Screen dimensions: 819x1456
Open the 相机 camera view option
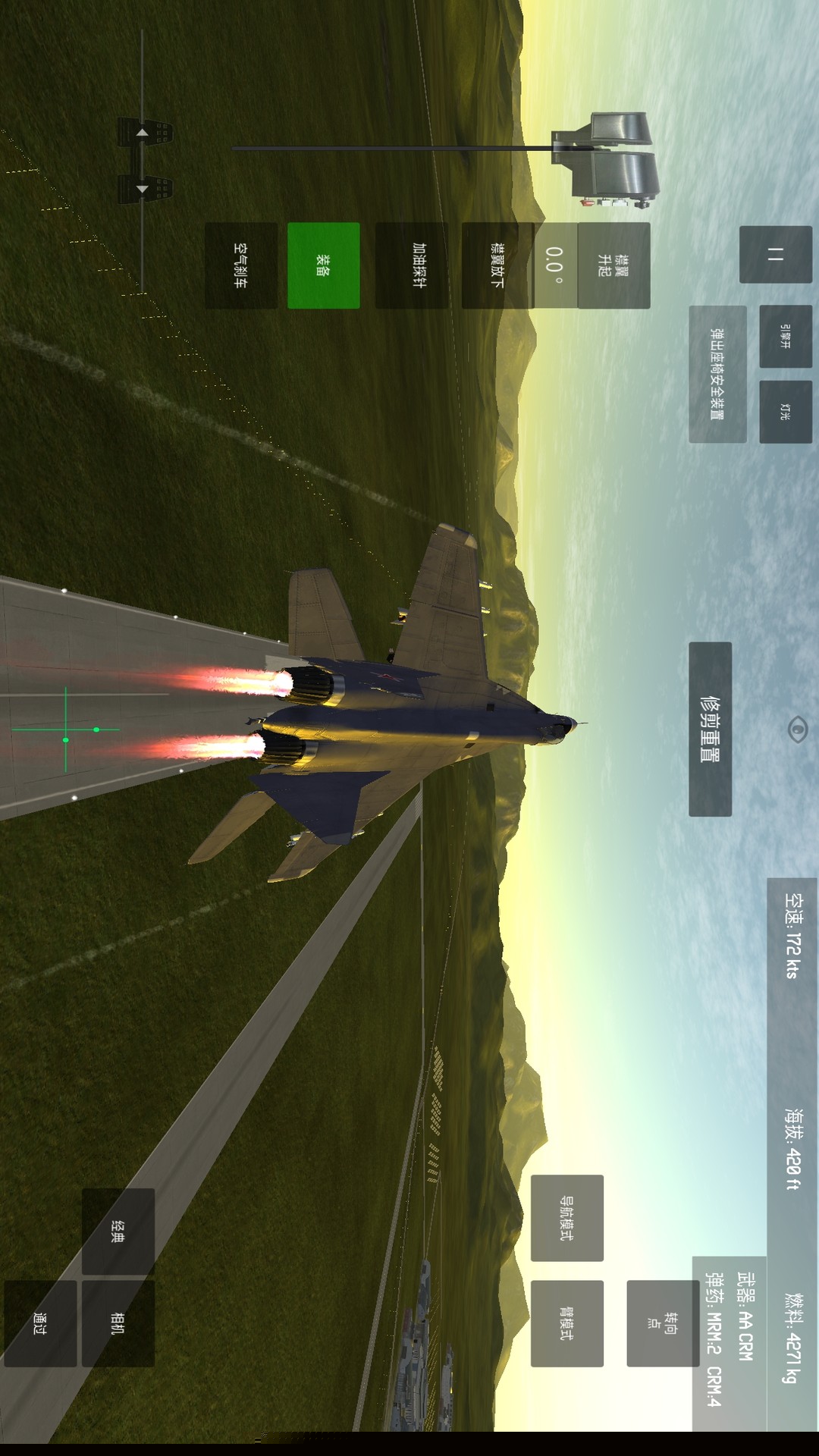pyautogui.click(x=118, y=1323)
